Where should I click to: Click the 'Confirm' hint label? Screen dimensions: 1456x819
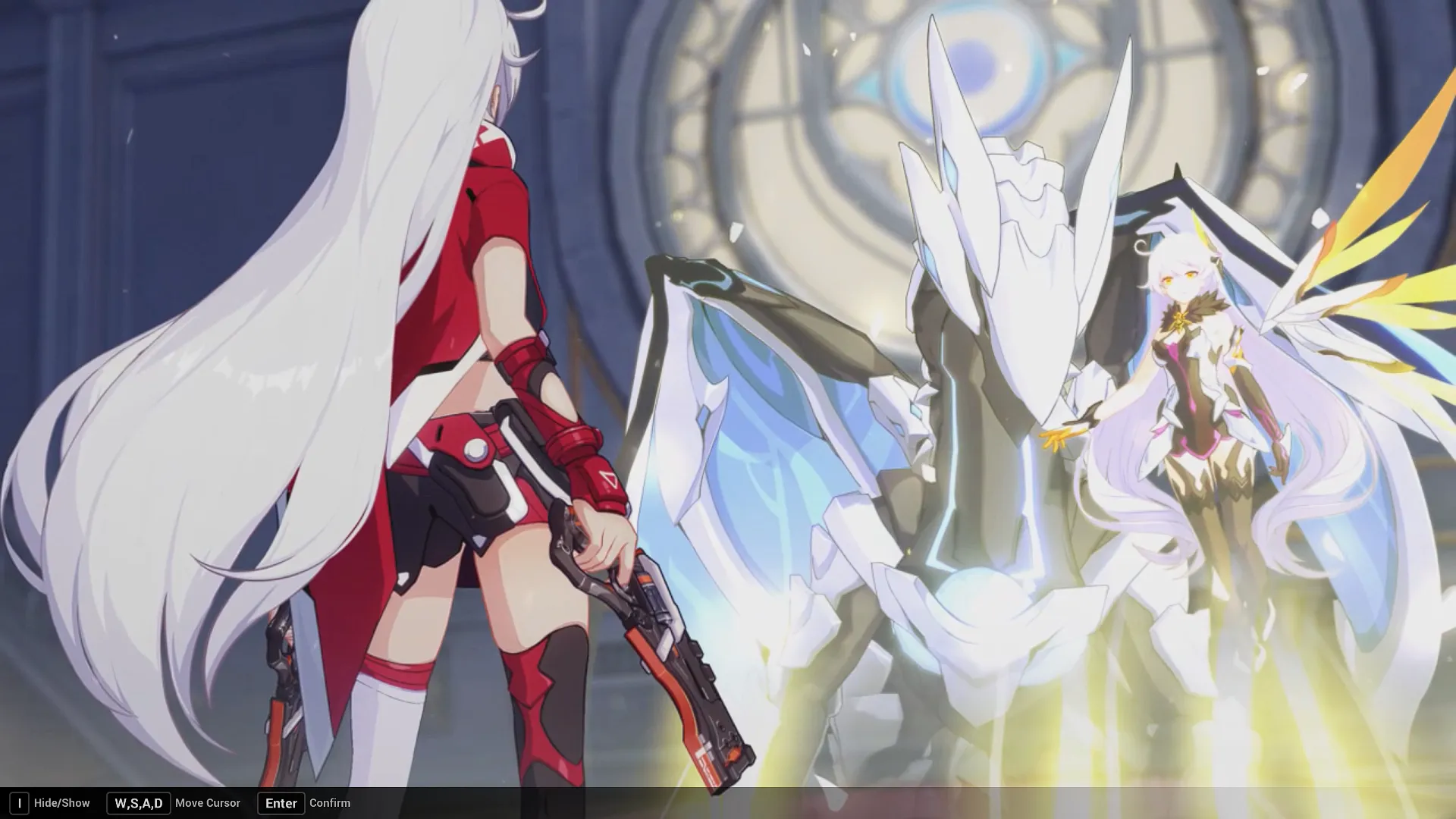tap(329, 802)
